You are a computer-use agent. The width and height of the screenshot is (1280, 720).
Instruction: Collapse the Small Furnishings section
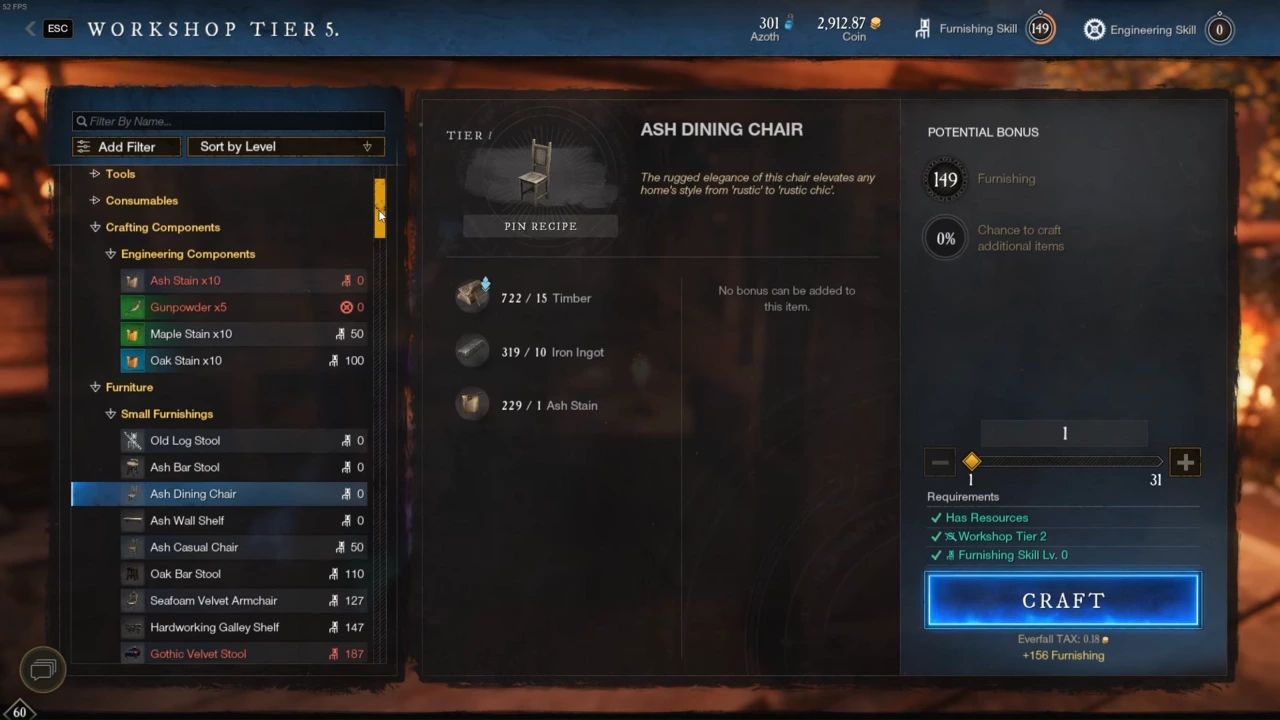pos(110,413)
